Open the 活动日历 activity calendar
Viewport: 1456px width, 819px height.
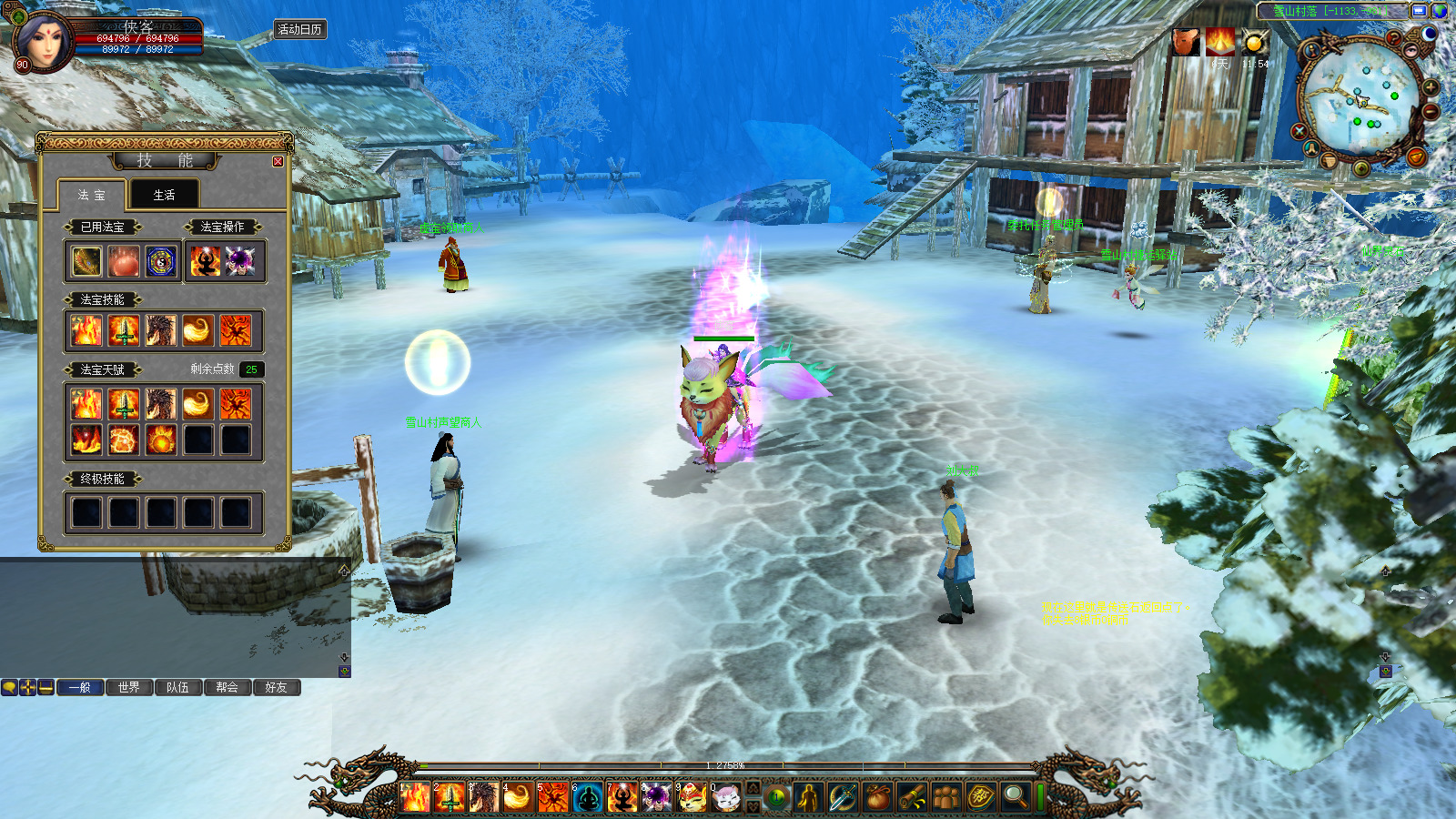coord(299,29)
